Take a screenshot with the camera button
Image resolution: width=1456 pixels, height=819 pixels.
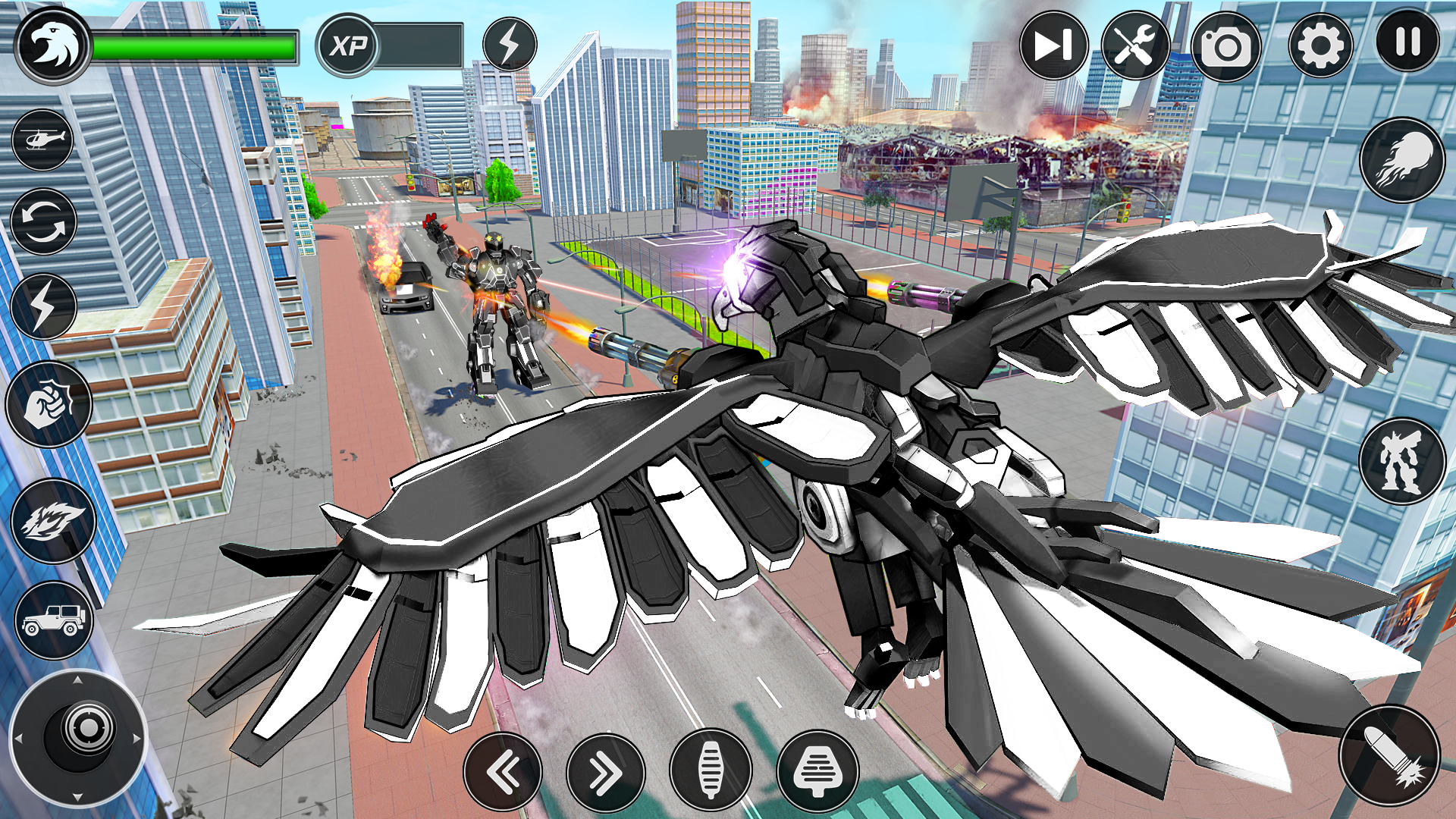[1225, 47]
